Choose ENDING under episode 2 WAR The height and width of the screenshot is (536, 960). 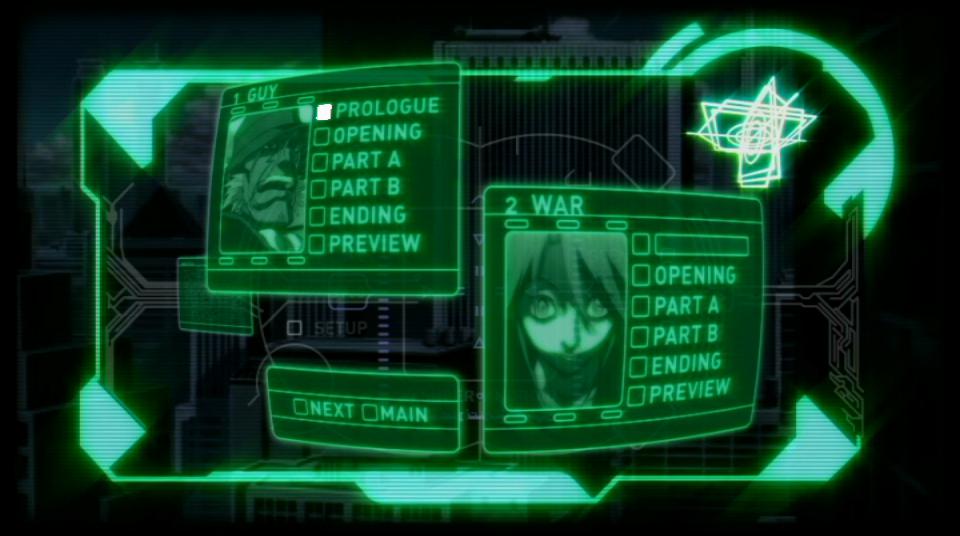(x=686, y=364)
